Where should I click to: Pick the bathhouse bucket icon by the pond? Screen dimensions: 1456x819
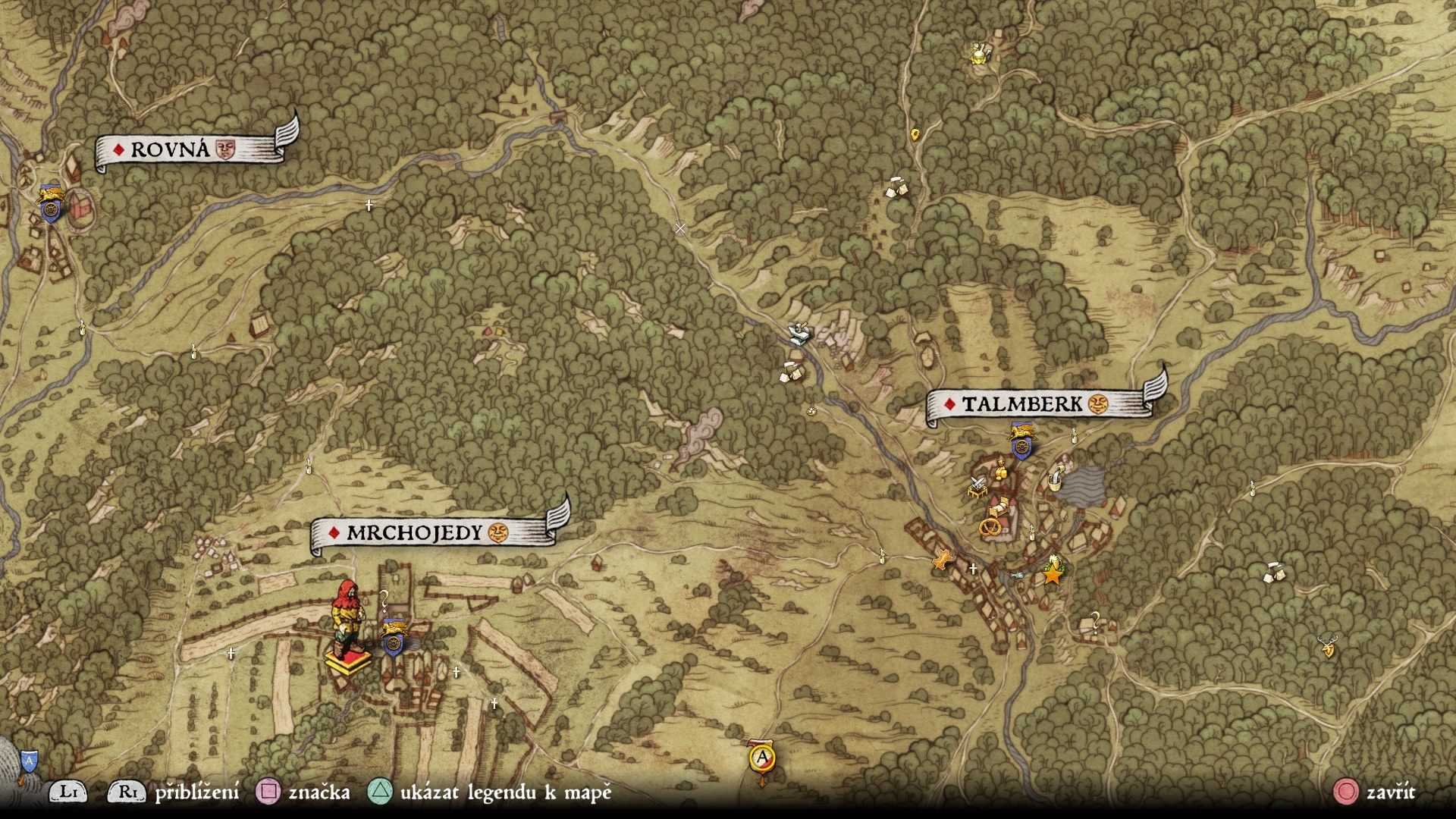click(x=1055, y=479)
